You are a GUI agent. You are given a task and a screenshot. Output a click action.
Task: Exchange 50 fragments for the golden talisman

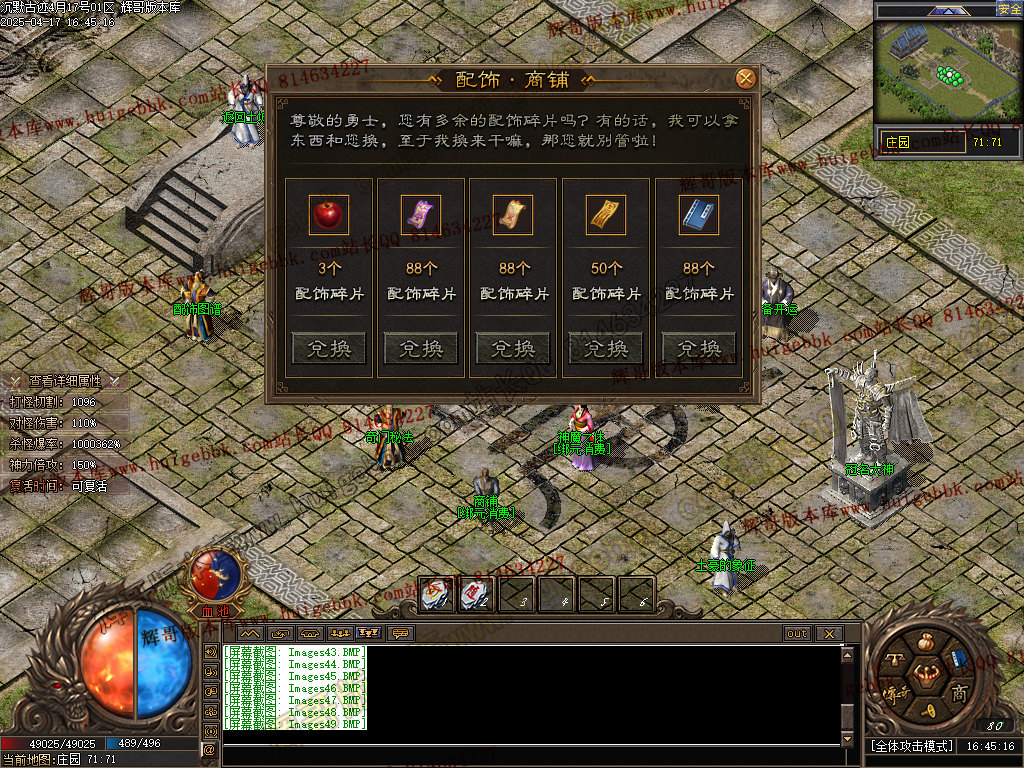click(606, 348)
